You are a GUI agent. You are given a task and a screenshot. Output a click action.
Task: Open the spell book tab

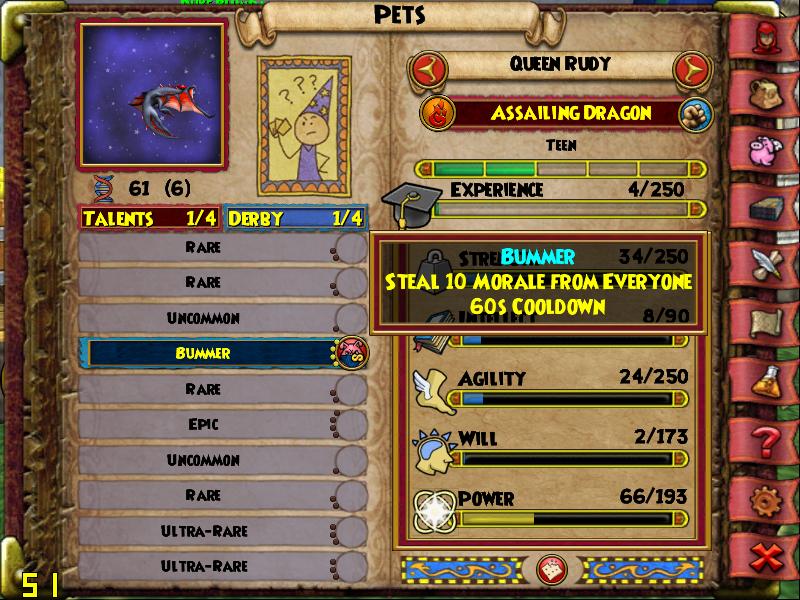[768, 207]
